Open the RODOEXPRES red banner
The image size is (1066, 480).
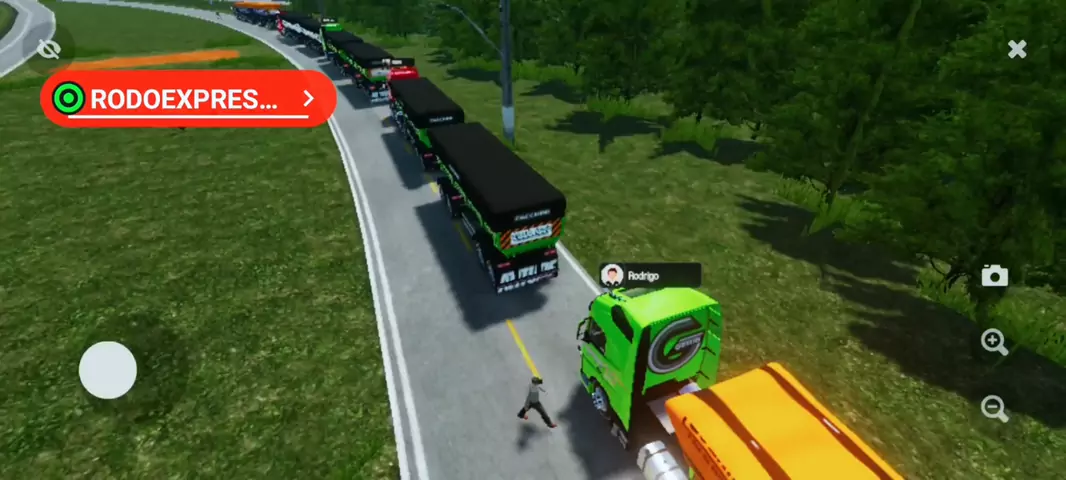click(x=188, y=98)
